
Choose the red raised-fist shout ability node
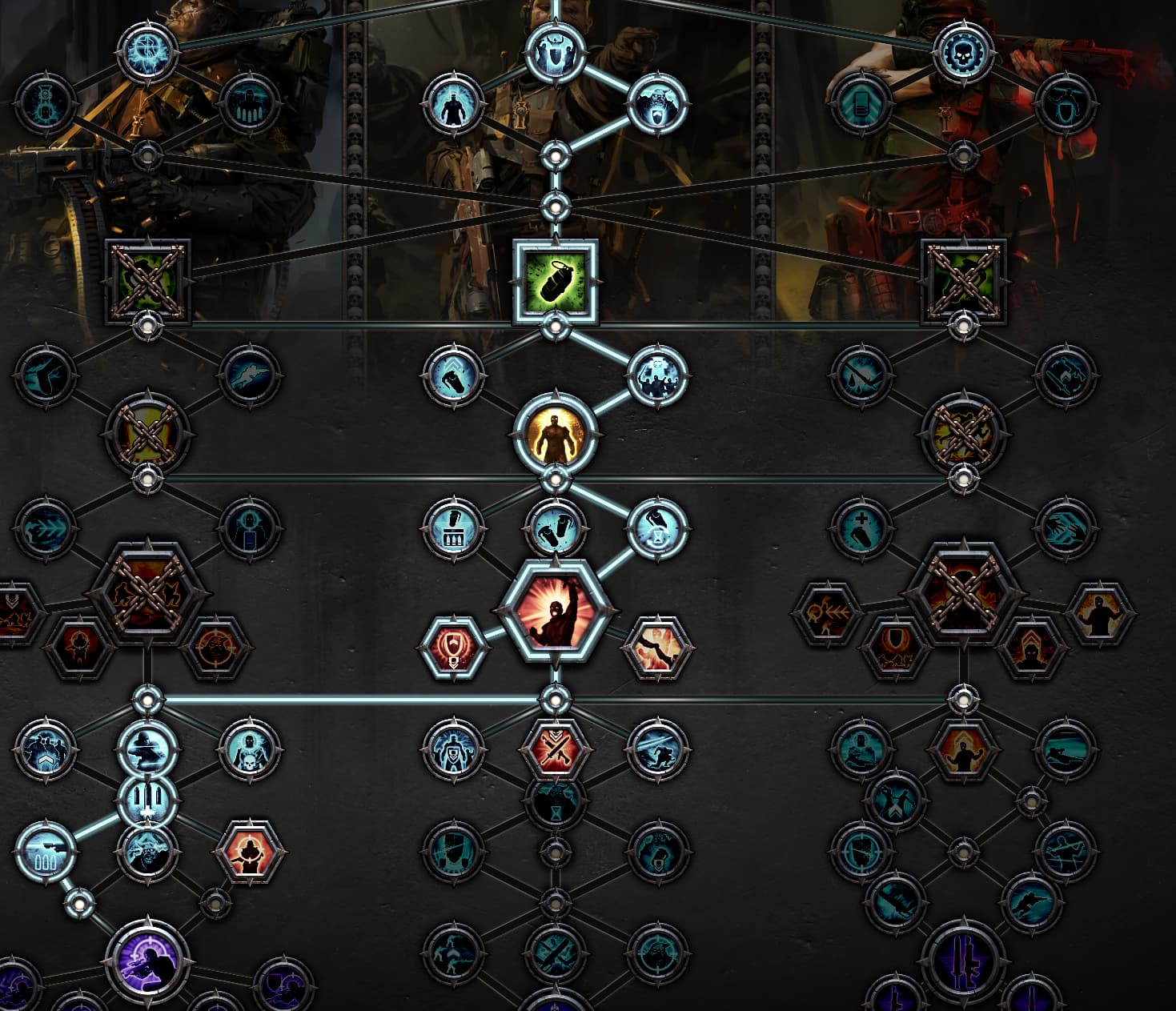pyautogui.click(x=556, y=612)
